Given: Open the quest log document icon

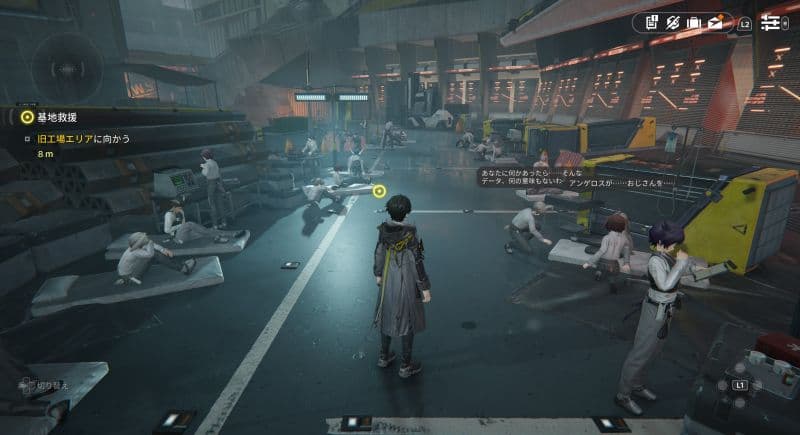Looking at the screenshot, I should tap(651, 22).
